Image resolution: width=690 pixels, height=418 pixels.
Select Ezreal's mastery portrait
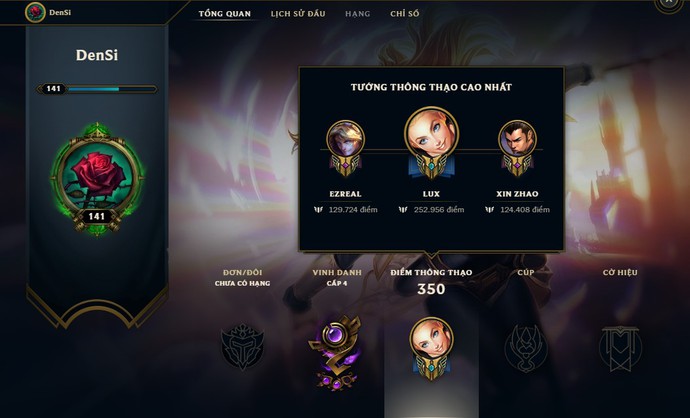coord(345,141)
